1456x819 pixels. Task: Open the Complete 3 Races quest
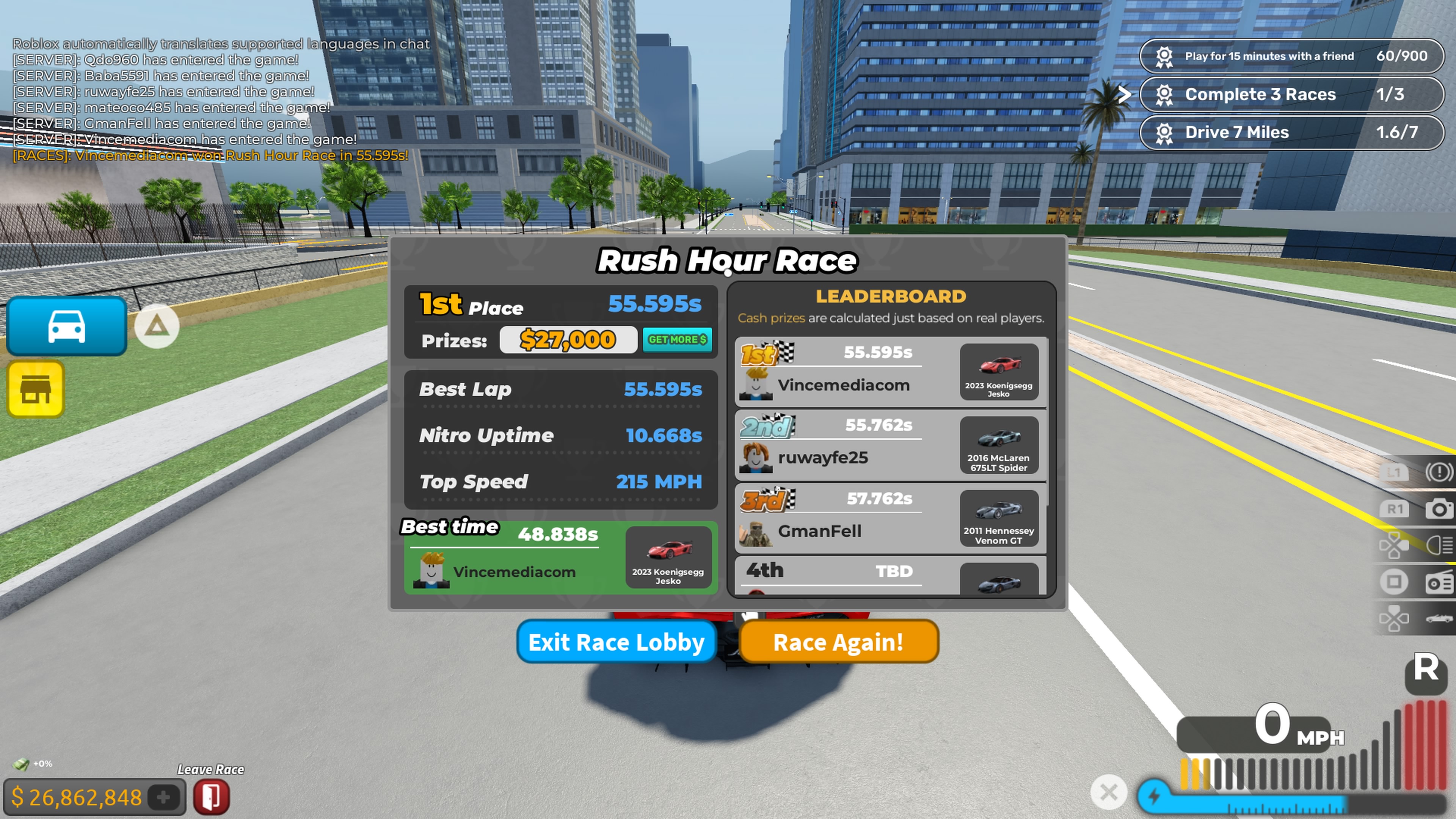[1291, 94]
